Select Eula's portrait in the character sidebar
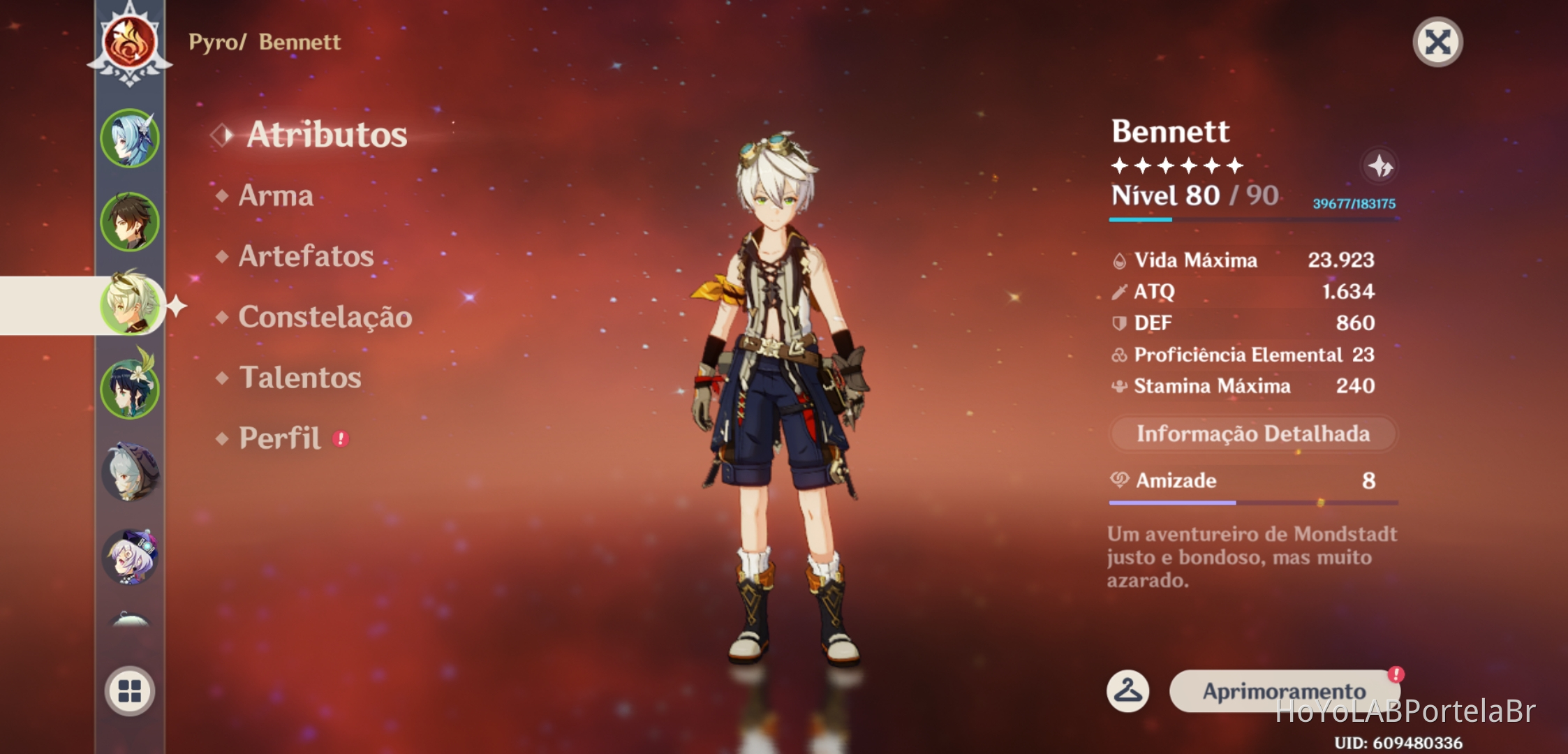Screen dimensions: 1568x754 pos(130,138)
